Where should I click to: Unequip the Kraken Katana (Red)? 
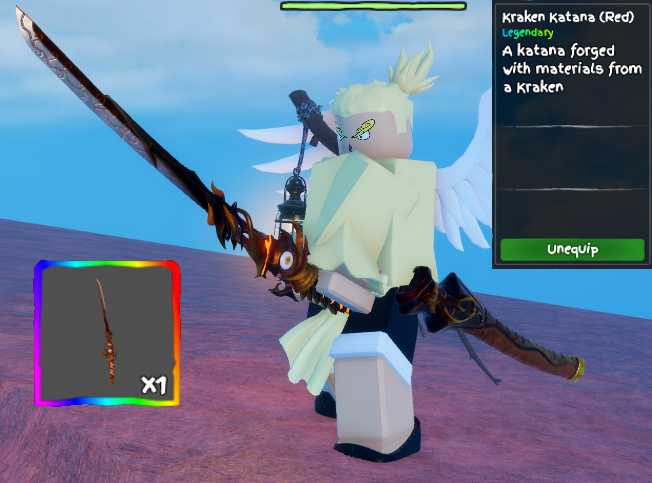572,249
